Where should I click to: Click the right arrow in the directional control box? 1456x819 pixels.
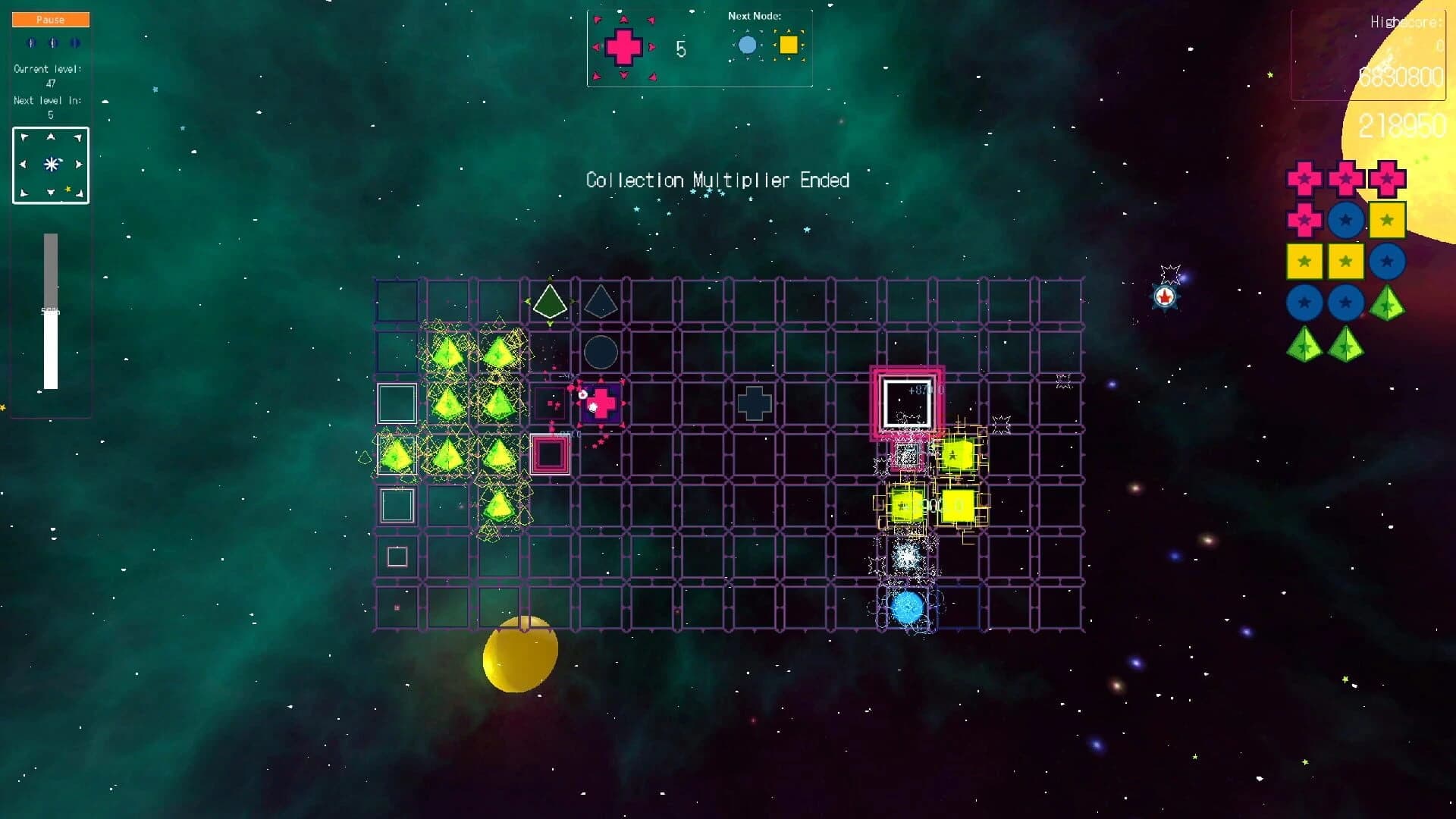pos(78,163)
